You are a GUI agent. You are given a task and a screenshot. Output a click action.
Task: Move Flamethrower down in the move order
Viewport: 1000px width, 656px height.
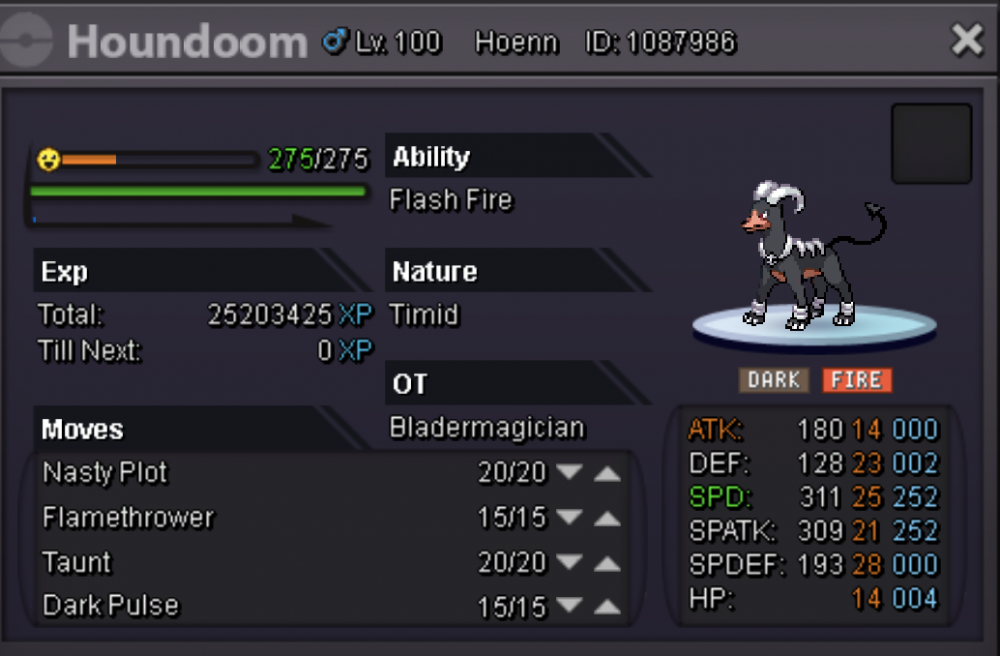pyautogui.click(x=570, y=518)
